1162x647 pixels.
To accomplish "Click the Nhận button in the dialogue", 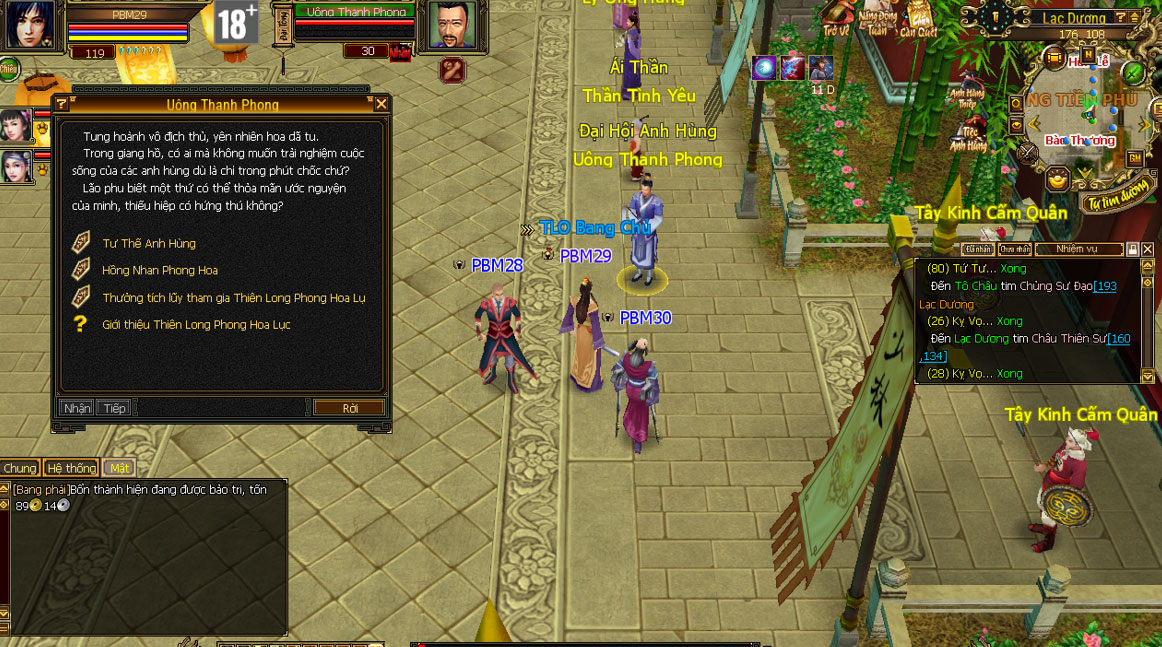I will point(77,408).
